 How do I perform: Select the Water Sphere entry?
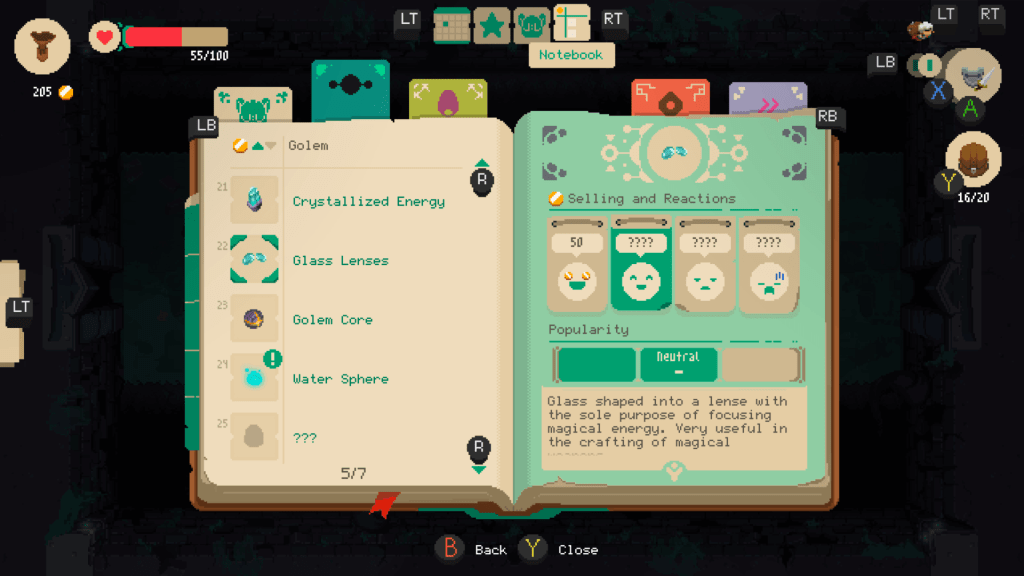pos(340,379)
